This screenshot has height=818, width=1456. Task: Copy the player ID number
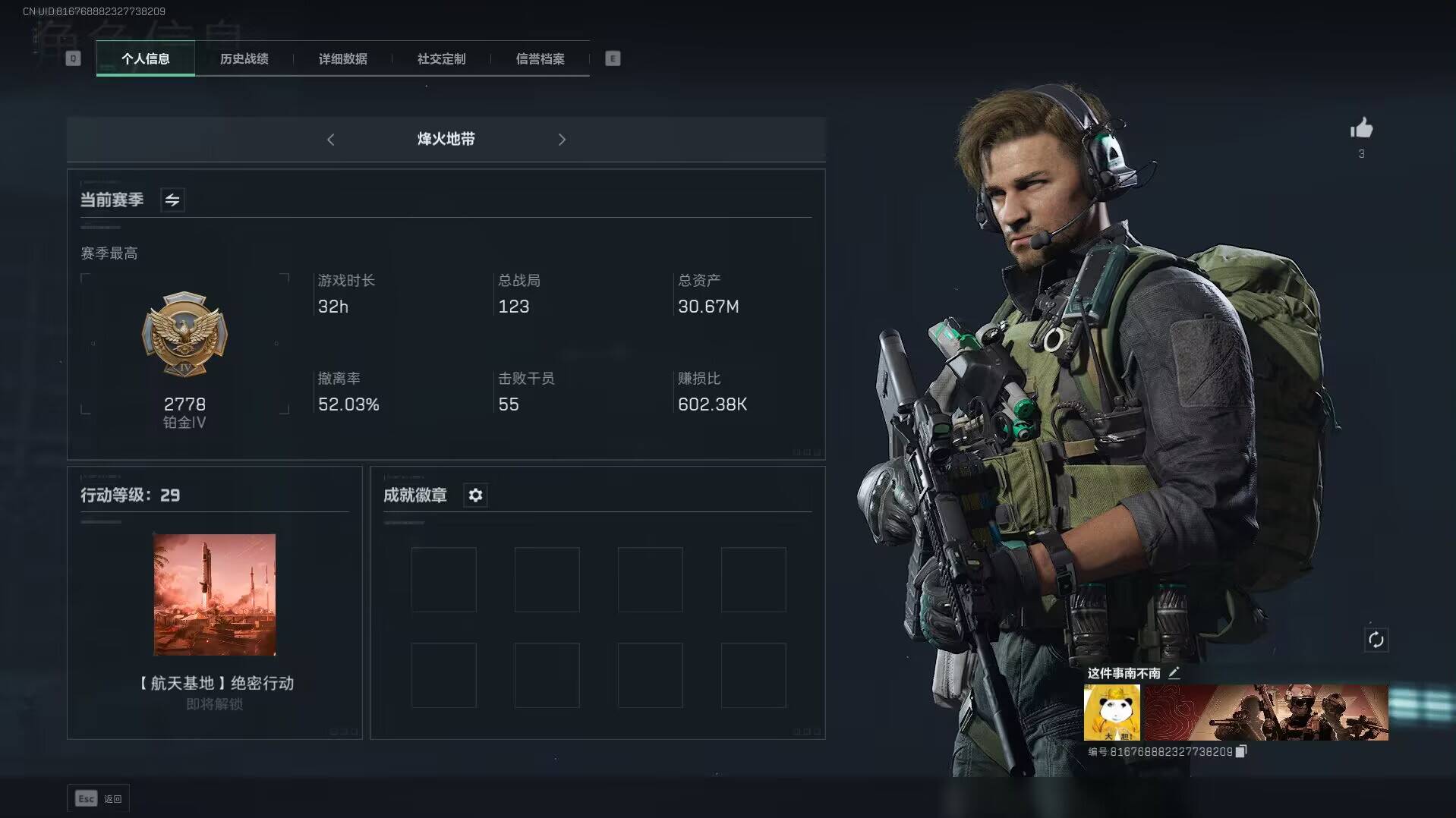[1241, 751]
